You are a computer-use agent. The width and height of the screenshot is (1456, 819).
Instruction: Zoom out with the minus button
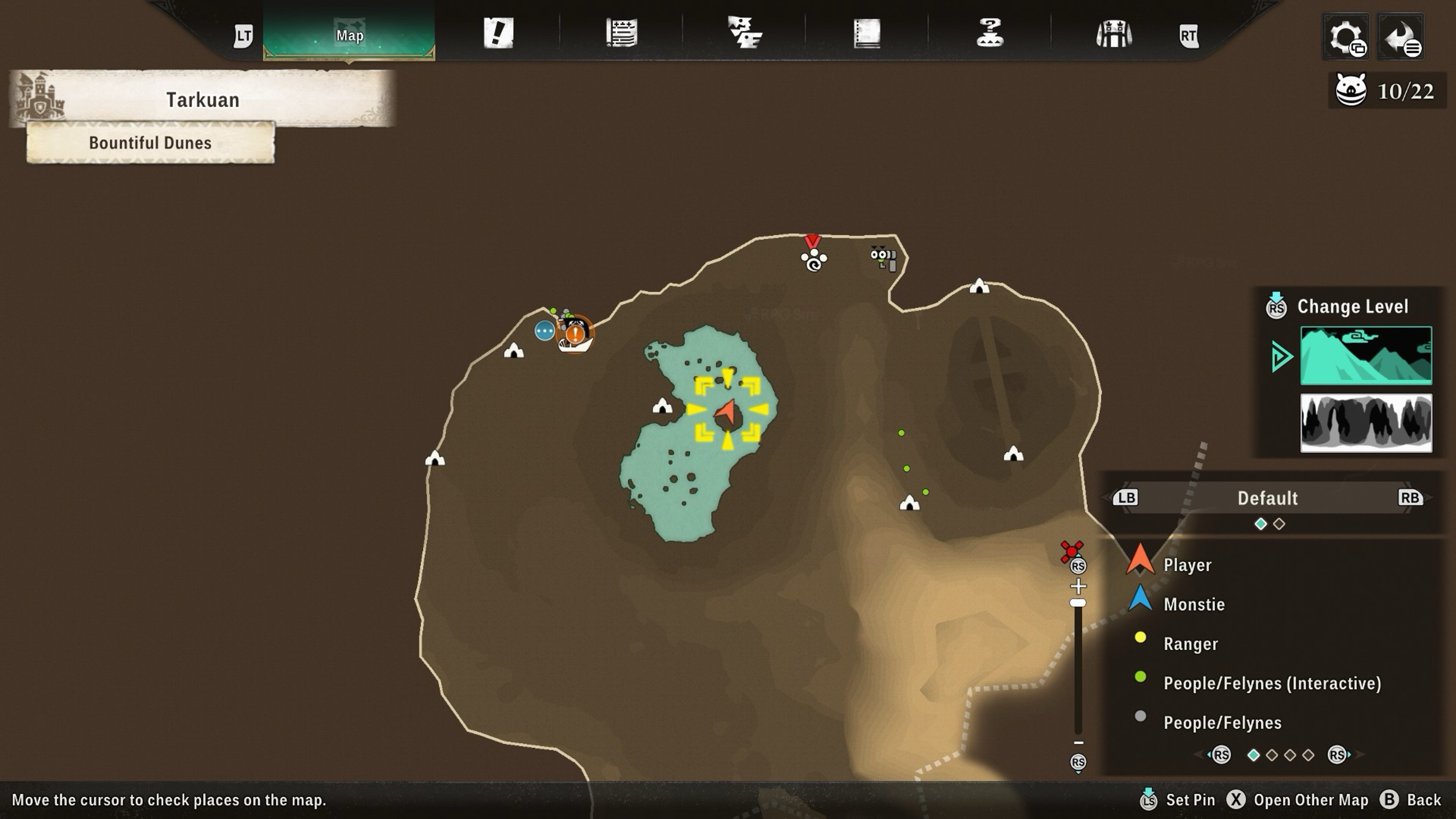tap(1078, 743)
